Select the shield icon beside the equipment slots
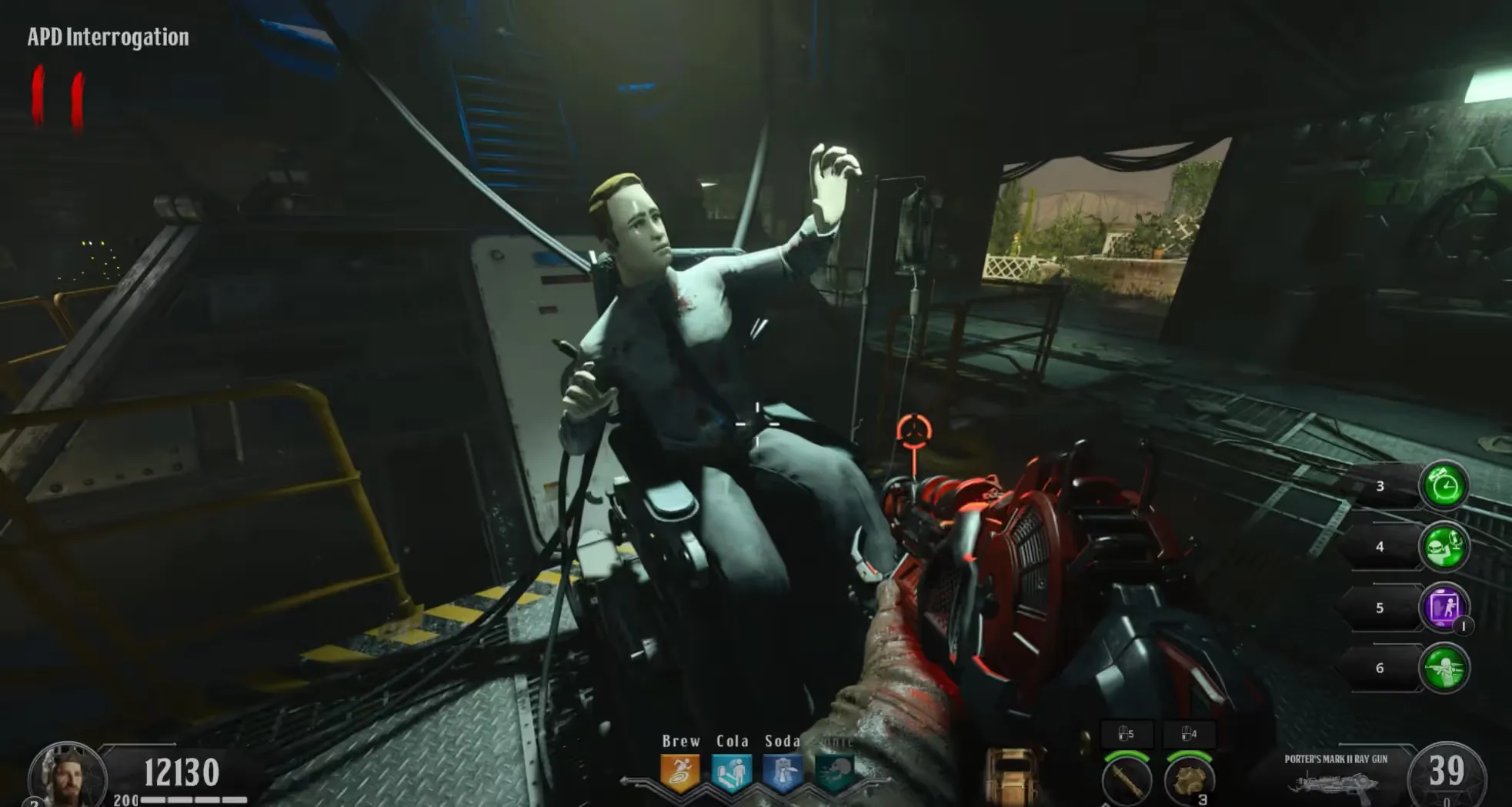Screen dimensions: 1512x807 1012,777
